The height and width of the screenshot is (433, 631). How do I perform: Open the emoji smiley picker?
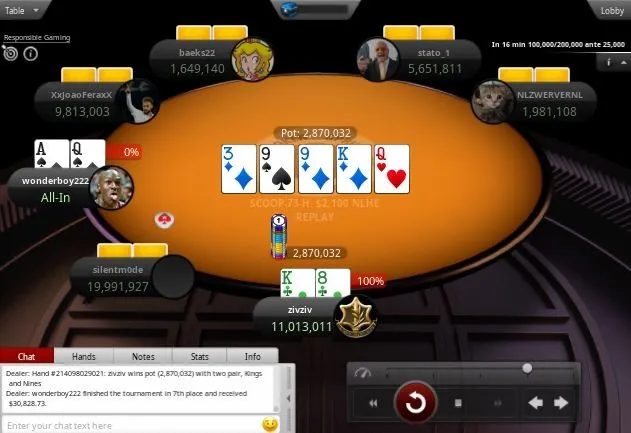click(270, 425)
